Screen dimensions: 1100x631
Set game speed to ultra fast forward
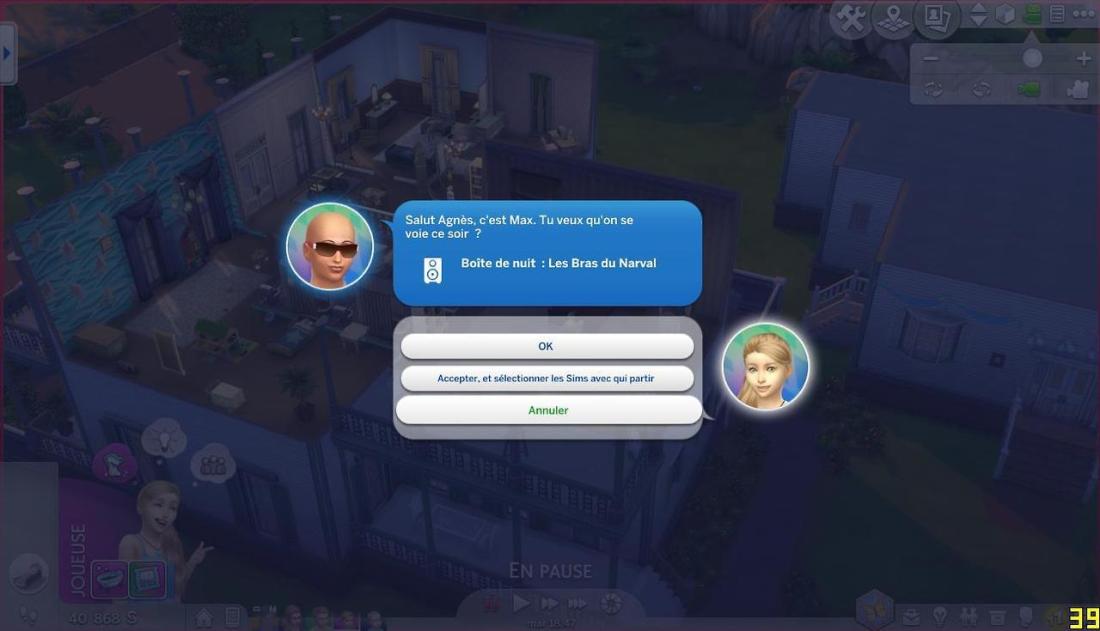(578, 603)
